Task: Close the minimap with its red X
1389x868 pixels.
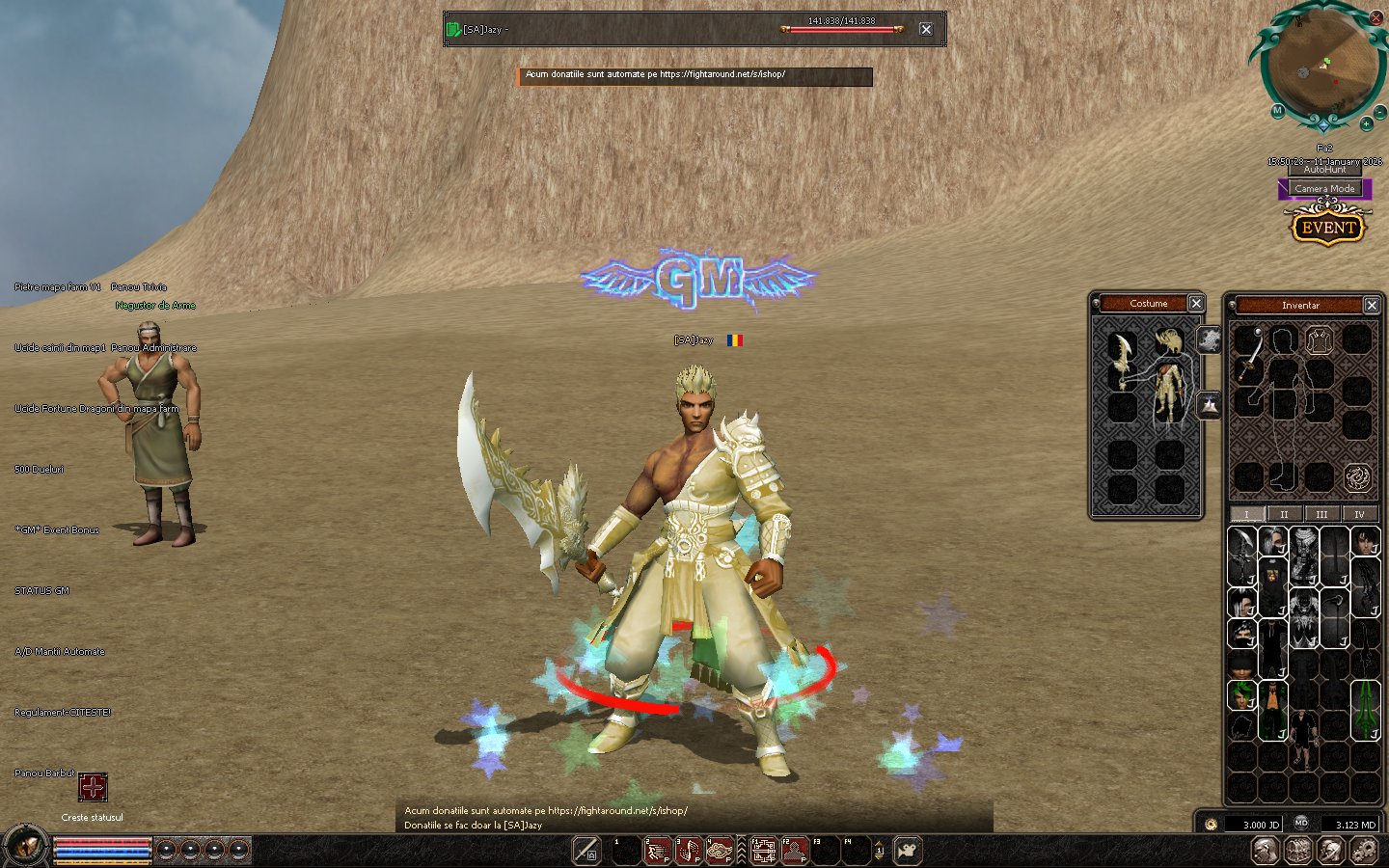Action: tap(1376, 17)
